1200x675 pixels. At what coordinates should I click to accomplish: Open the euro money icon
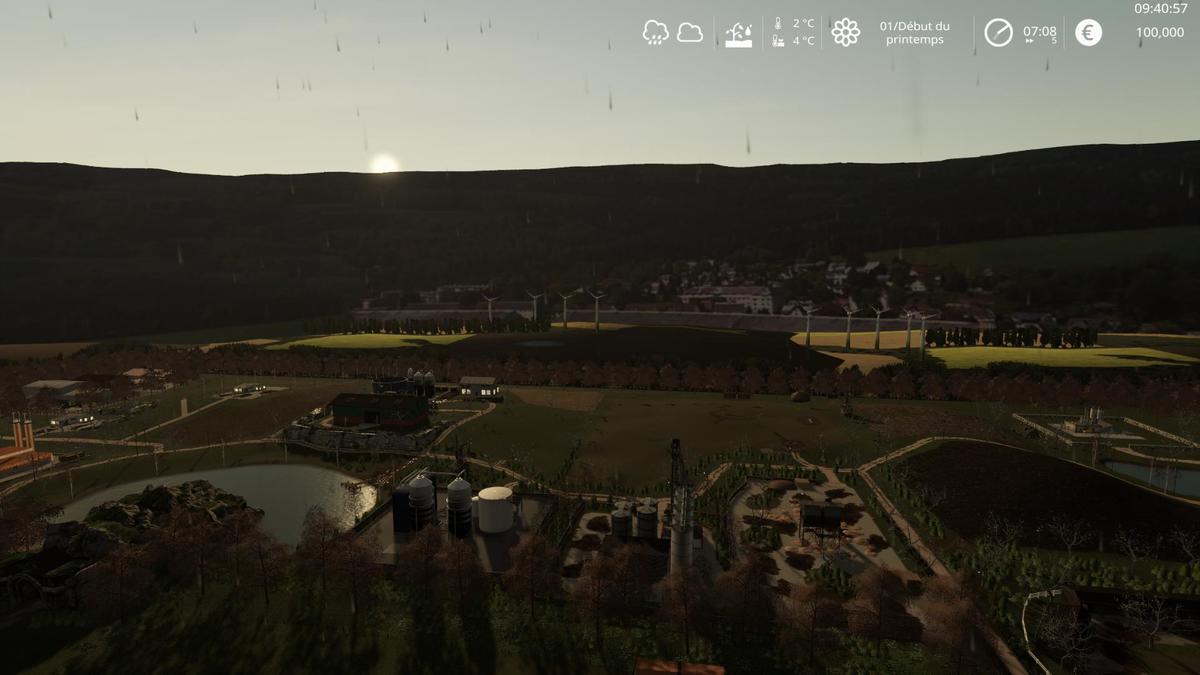[1088, 32]
